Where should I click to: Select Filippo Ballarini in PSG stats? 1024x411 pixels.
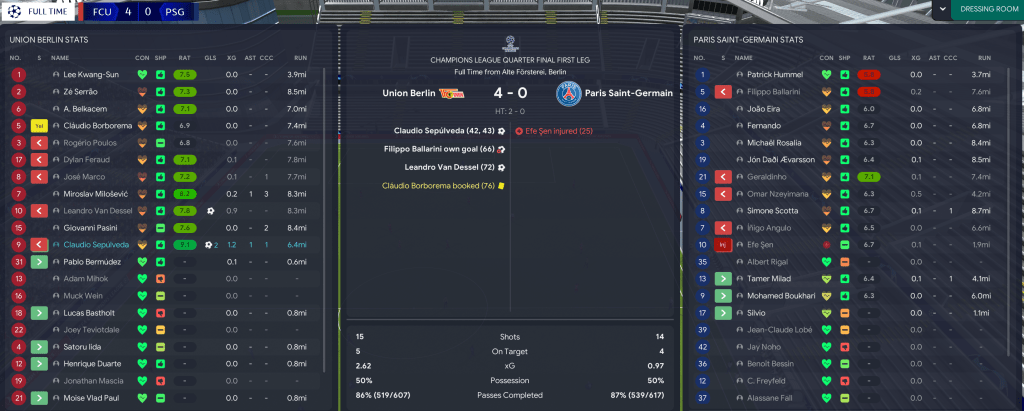pyautogui.click(x=781, y=91)
